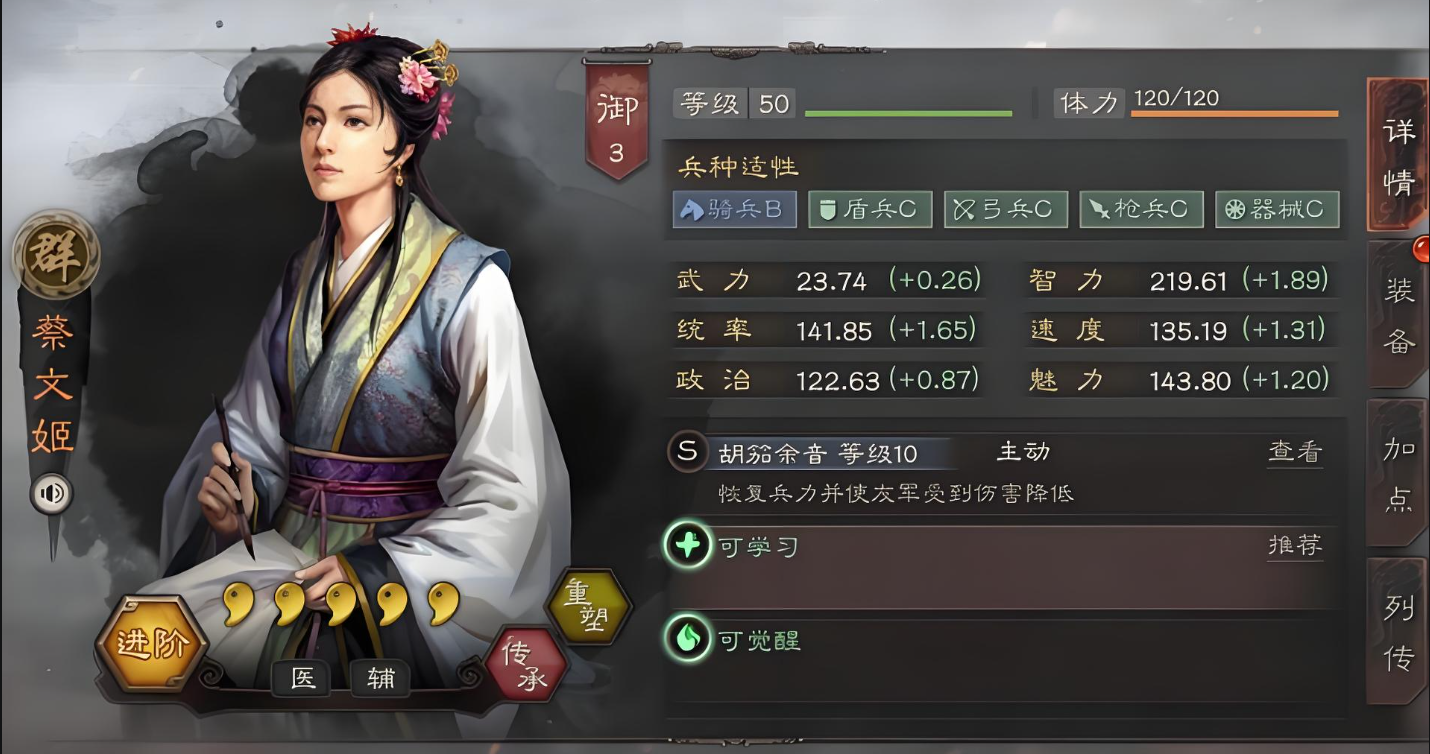Click the 医 profession tag
Viewport: 1430px width, 754px height.
pos(302,679)
